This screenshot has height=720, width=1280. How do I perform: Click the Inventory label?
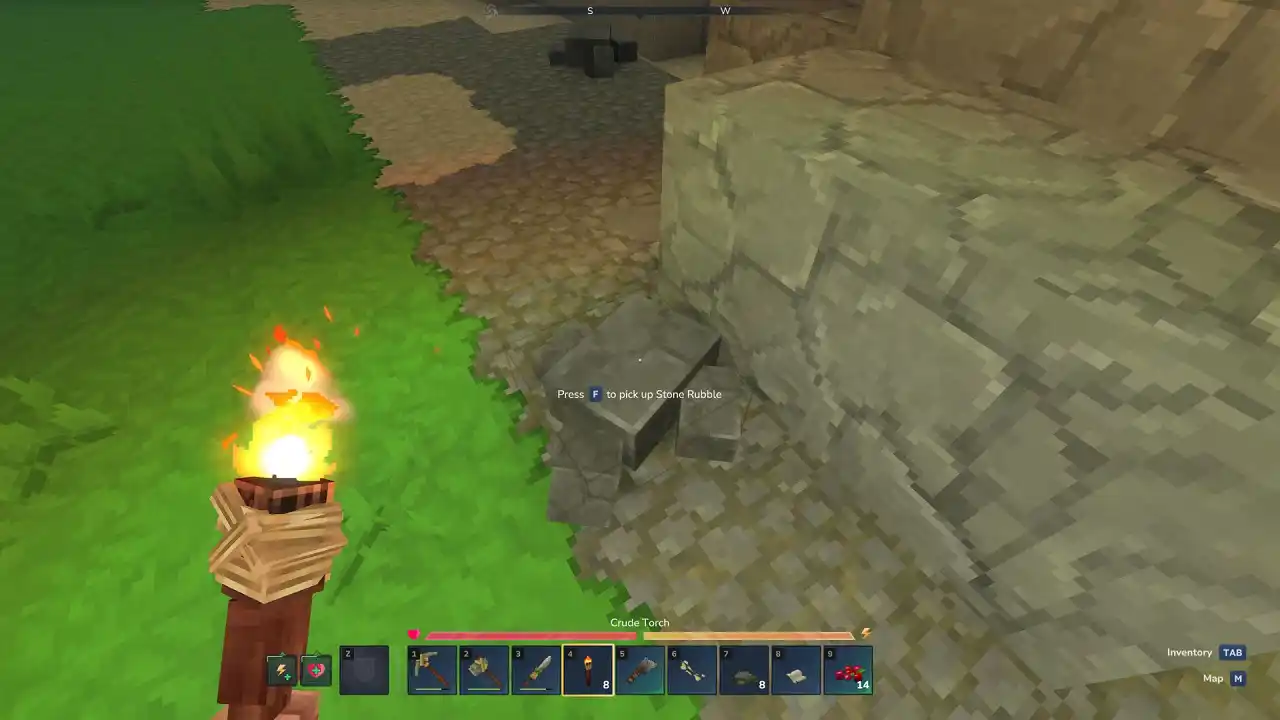(x=1189, y=652)
